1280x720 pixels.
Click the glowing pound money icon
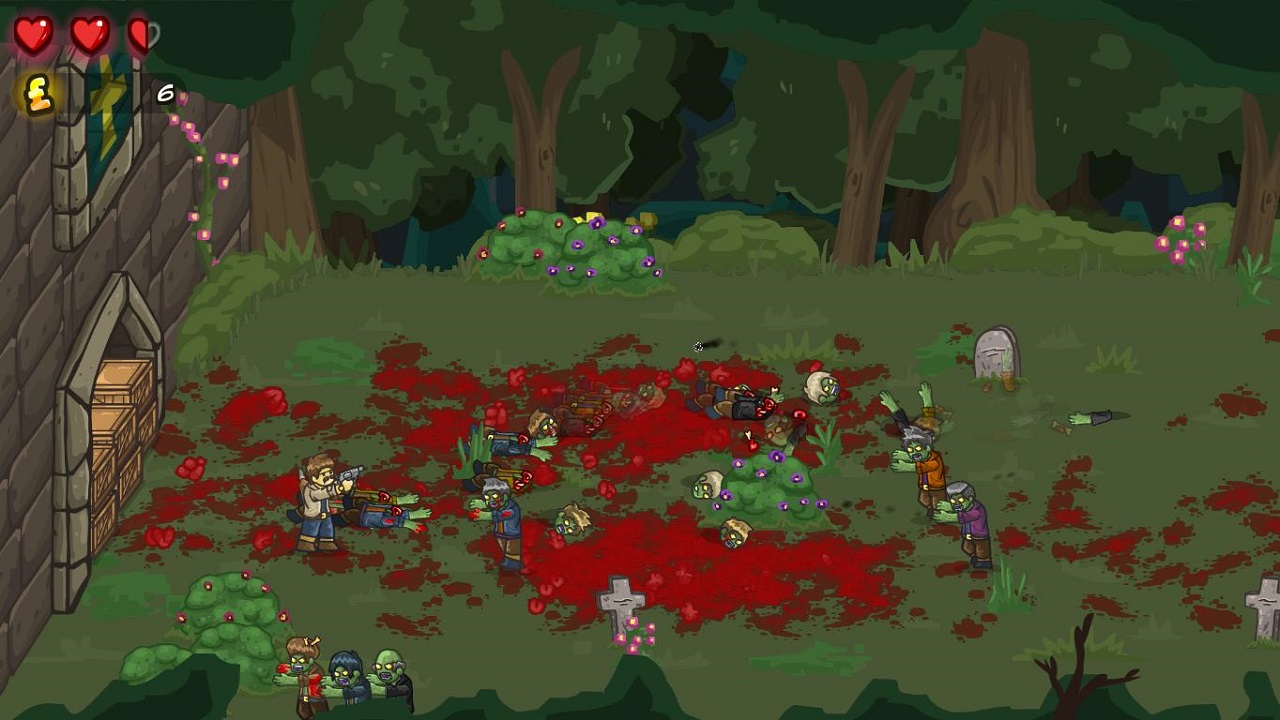click(38, 95)
